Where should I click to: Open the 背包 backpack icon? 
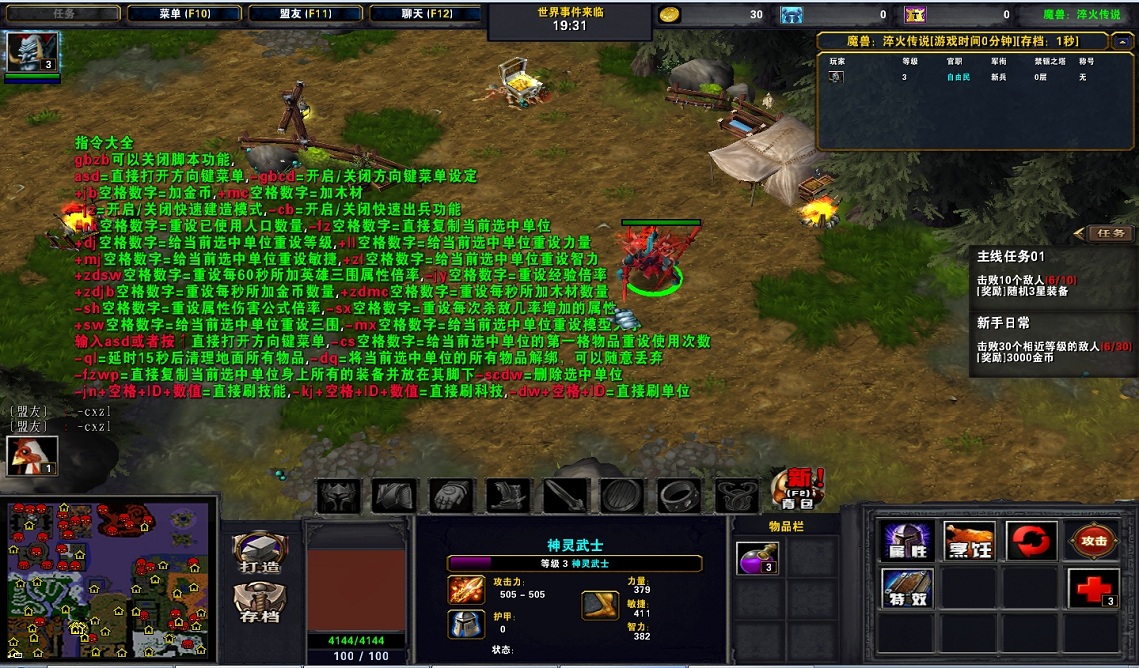[798, 487]
